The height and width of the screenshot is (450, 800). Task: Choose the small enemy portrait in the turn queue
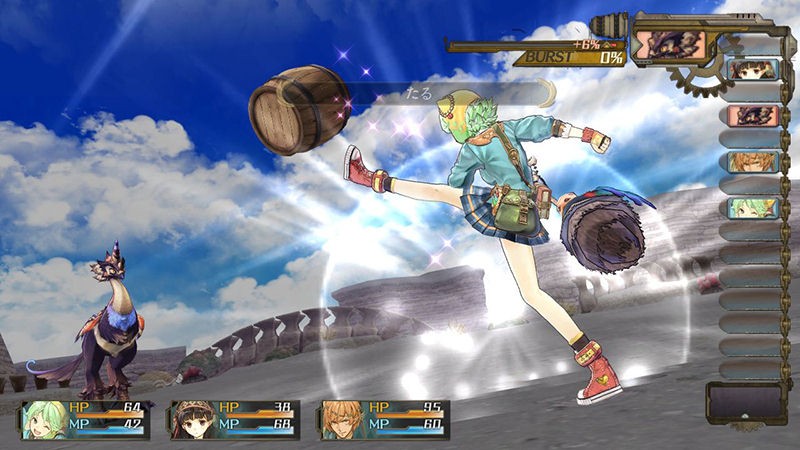pyautogui.click(x=752, y=116)
